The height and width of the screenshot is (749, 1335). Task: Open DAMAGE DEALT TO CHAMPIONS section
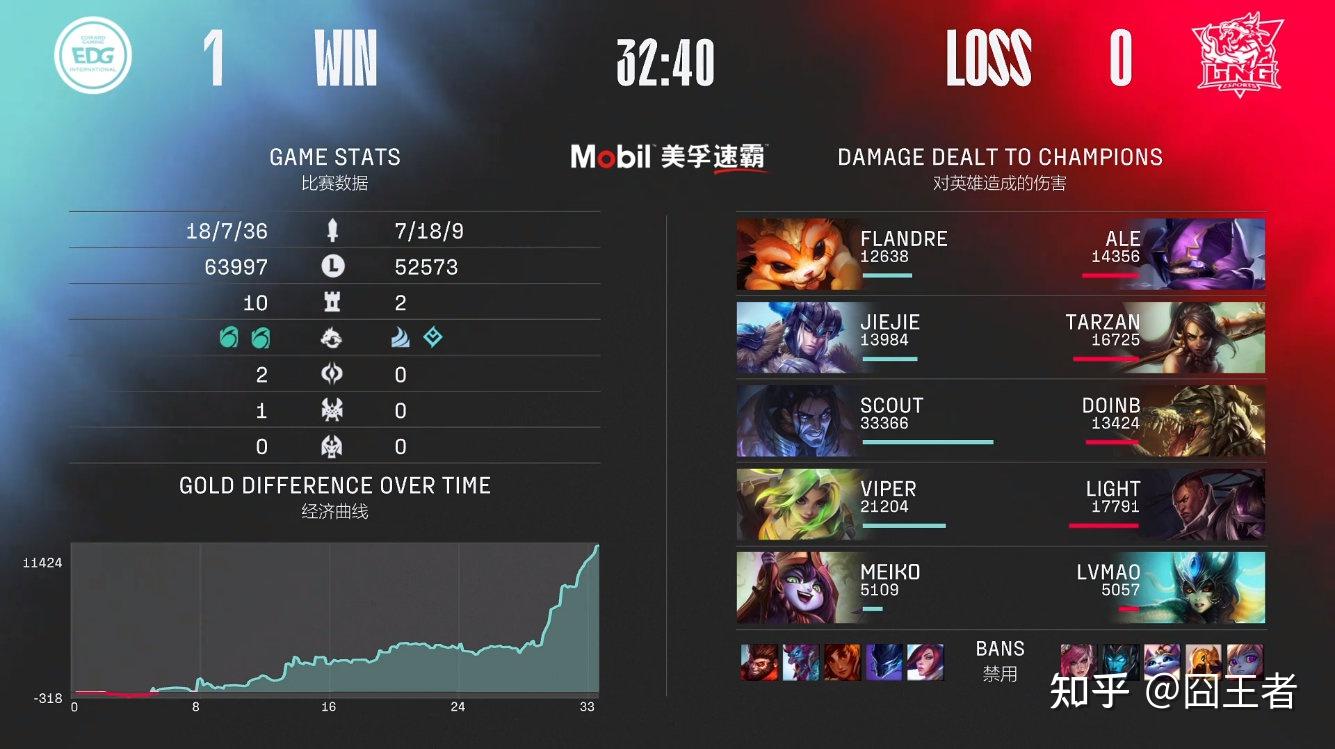pyautogui.click(x=1000, y=156)
